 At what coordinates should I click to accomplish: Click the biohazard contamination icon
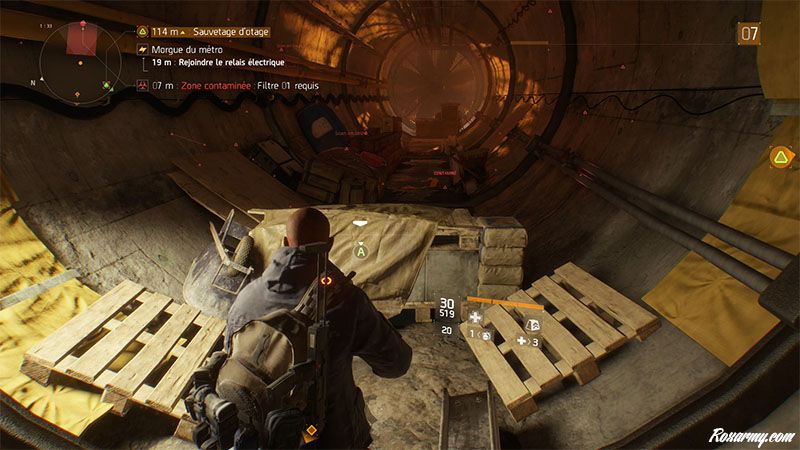(x=142, y=86)
